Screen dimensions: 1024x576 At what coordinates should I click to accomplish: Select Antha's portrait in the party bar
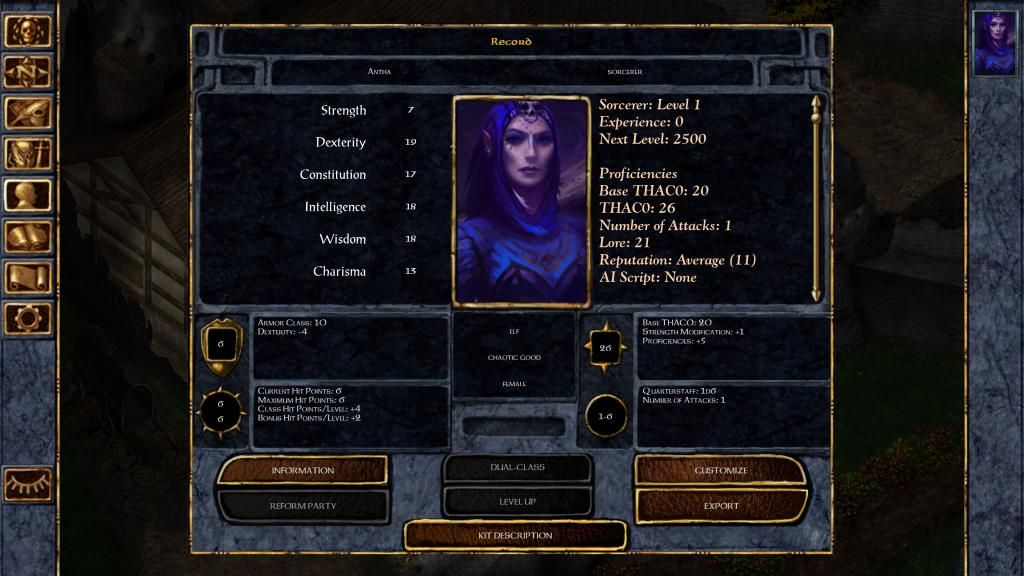click(x=995, y=43)
